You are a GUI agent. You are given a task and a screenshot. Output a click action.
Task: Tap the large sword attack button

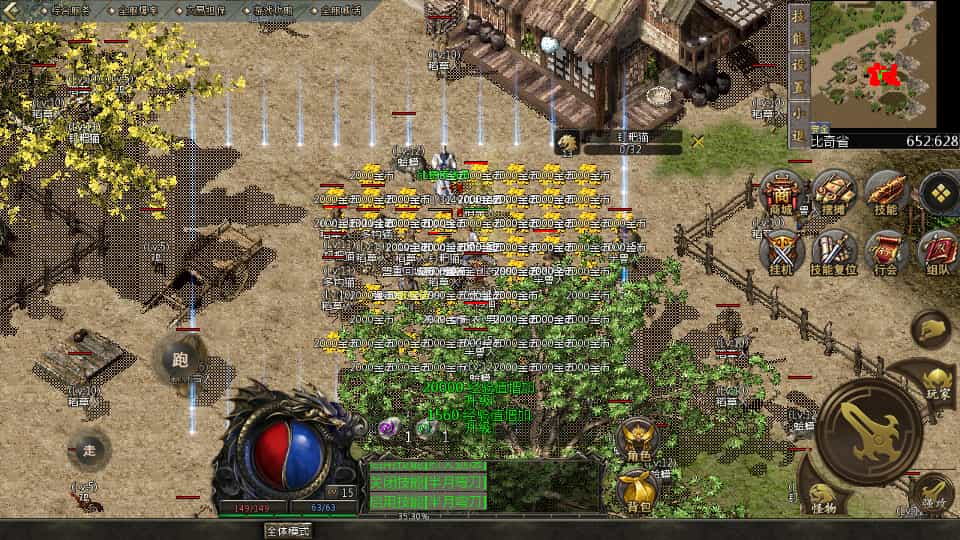(868, 430)
